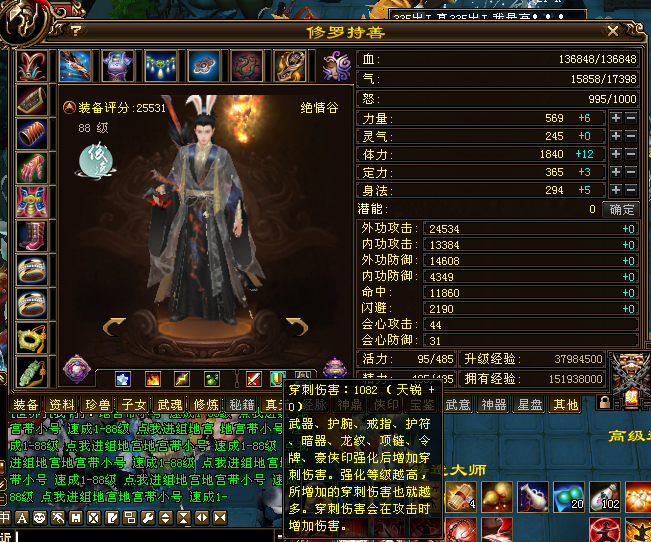Open the 武意 tab
The image size is (651, 542).
[x=457, y=404]
